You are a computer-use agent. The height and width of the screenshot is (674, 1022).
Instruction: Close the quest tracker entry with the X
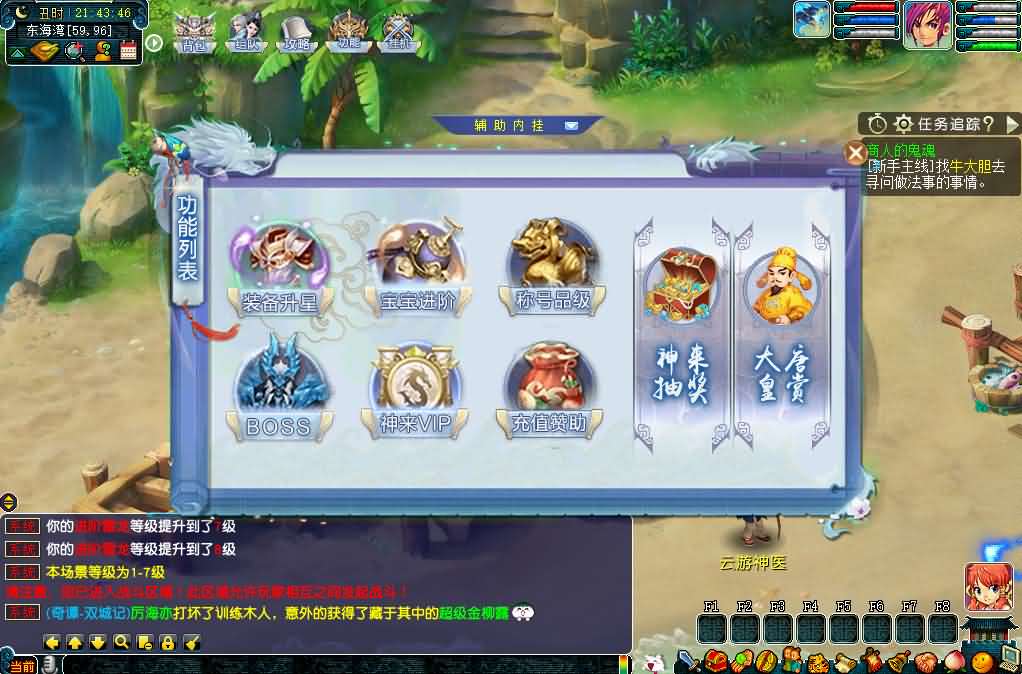point(856,153)
